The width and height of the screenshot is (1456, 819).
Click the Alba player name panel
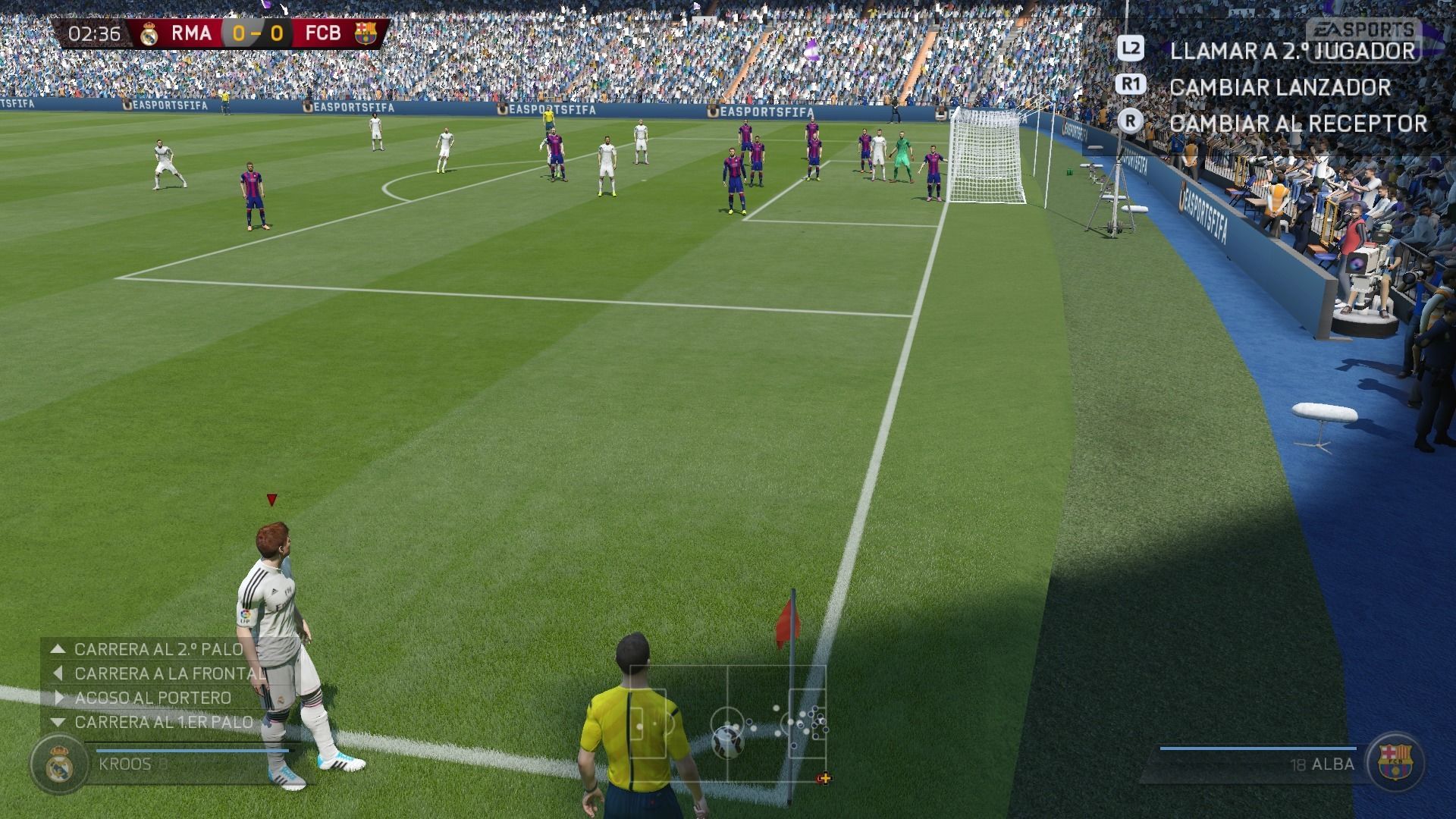click(x=1259, y=764)
